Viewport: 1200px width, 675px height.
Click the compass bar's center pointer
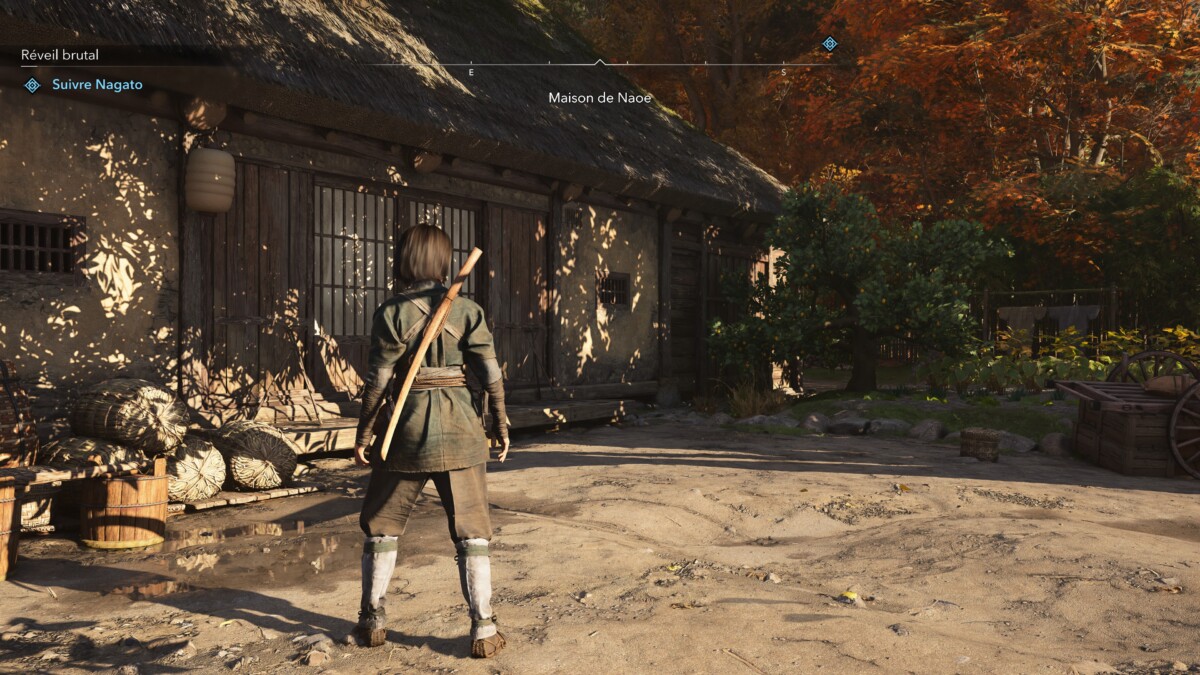tap(599, 62)
